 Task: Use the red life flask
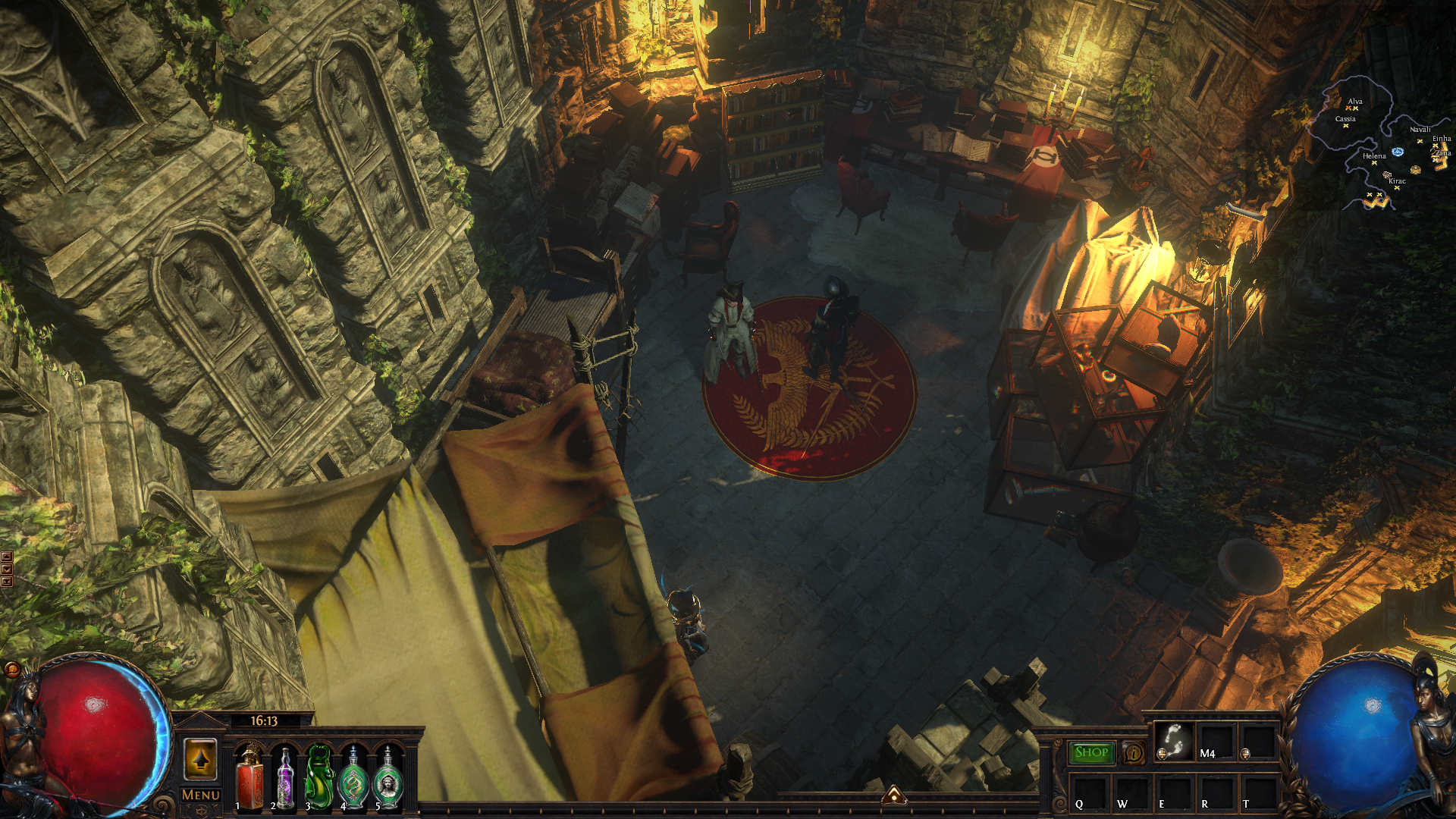click(x=249, y=777)
